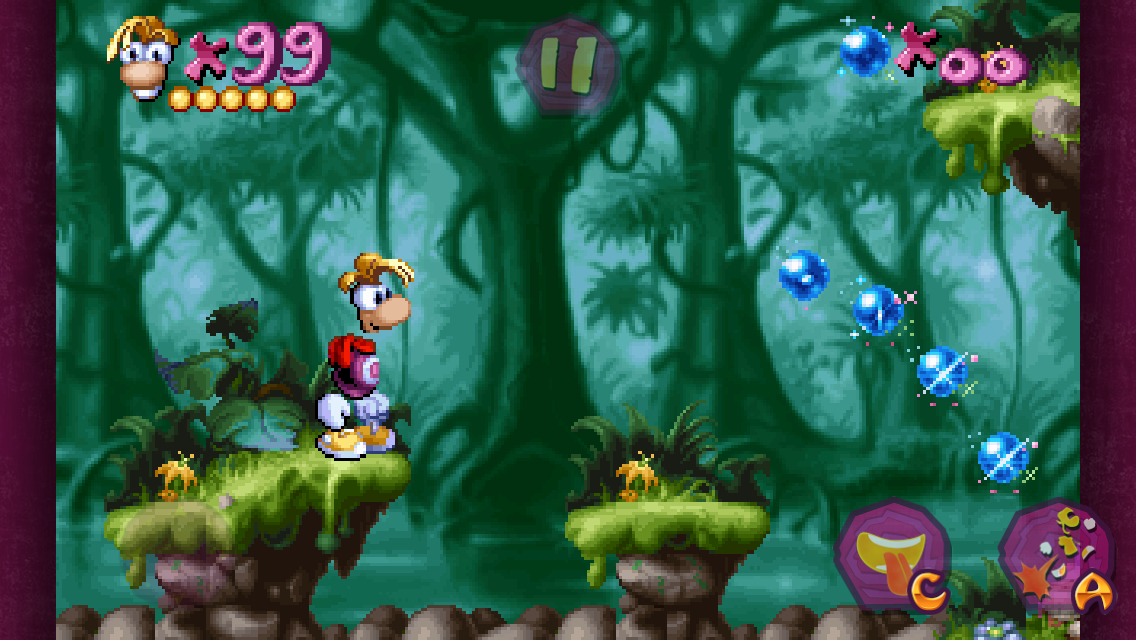Activate the A action button with explosion icon
This screenshot has width=1136, height=640.
[1056, 558]
